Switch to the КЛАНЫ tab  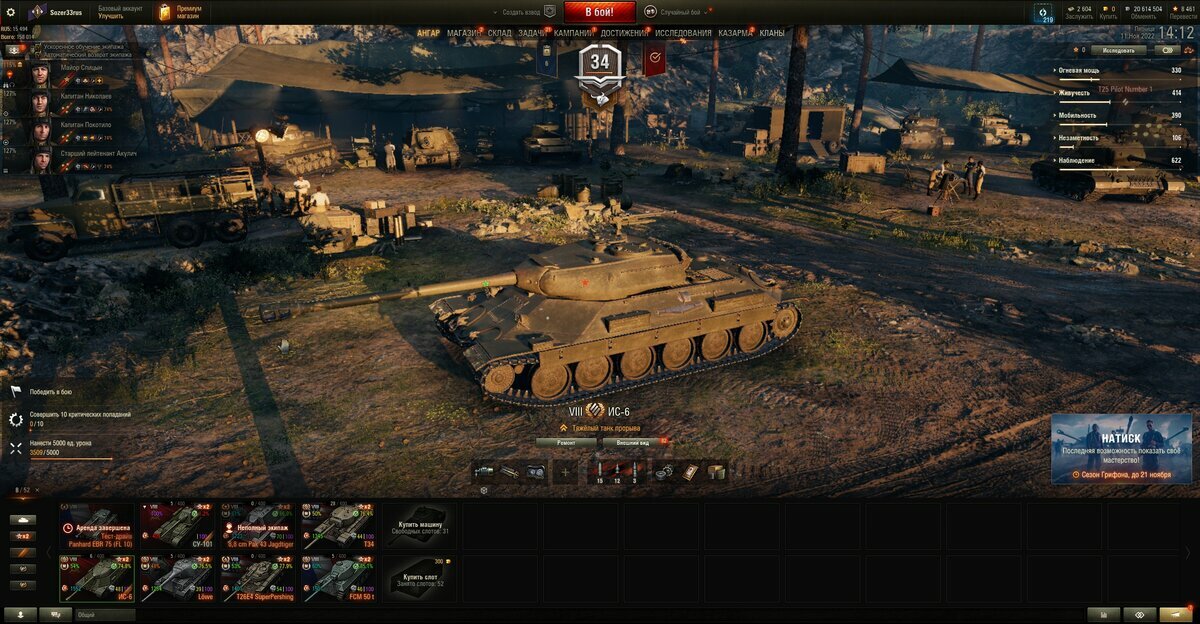(x=772, y=33)
